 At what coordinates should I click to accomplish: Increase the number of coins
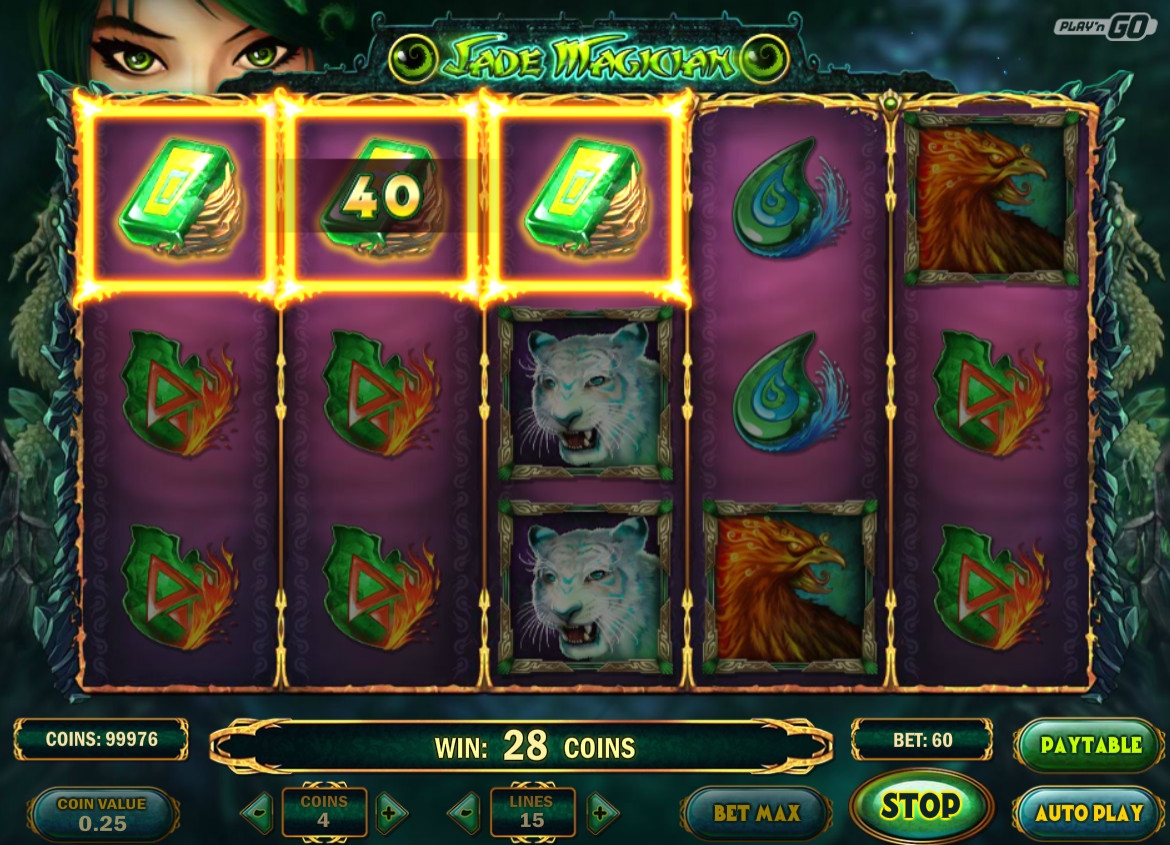(391, 813)
